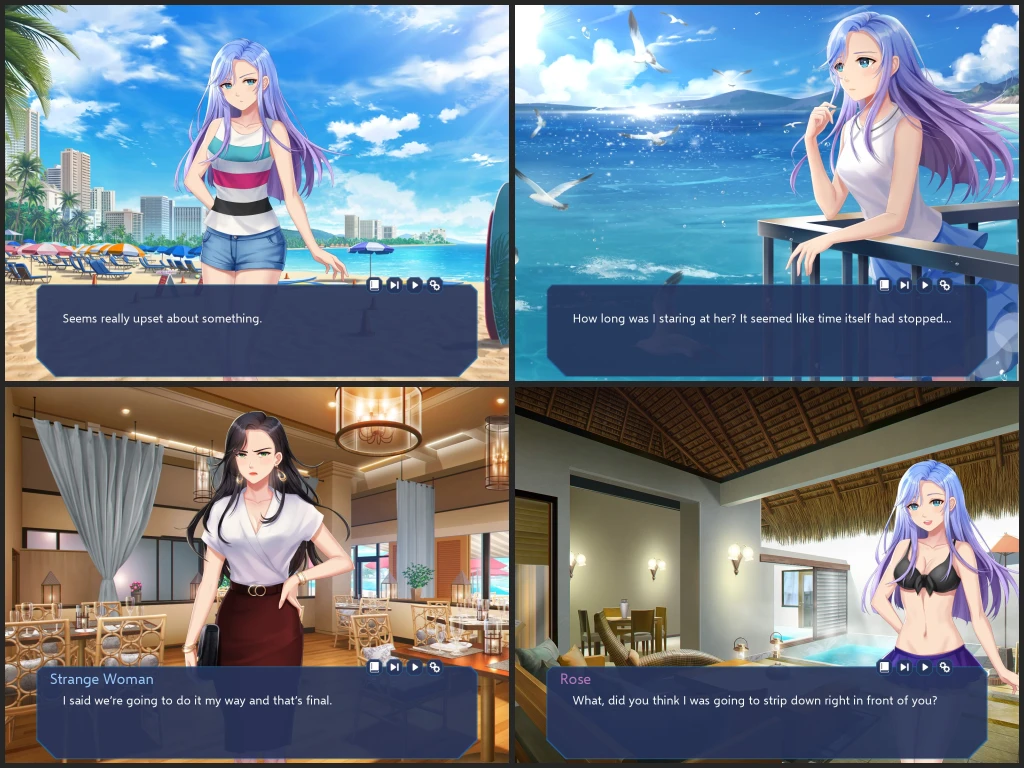Click skip button above "How long was I staring"
Screen dimensions: 1024x768
pos(905,285)
